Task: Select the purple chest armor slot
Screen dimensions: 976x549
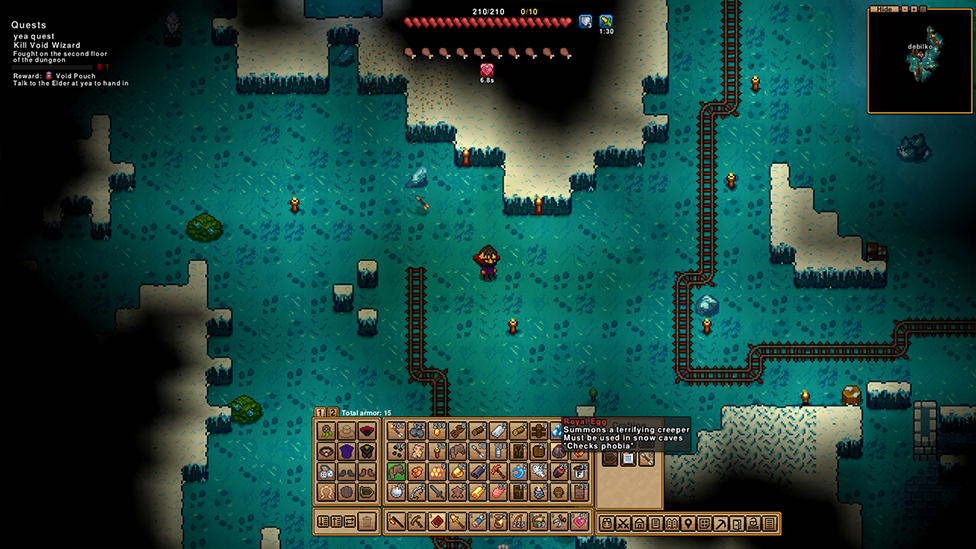Action: [347, 451]
